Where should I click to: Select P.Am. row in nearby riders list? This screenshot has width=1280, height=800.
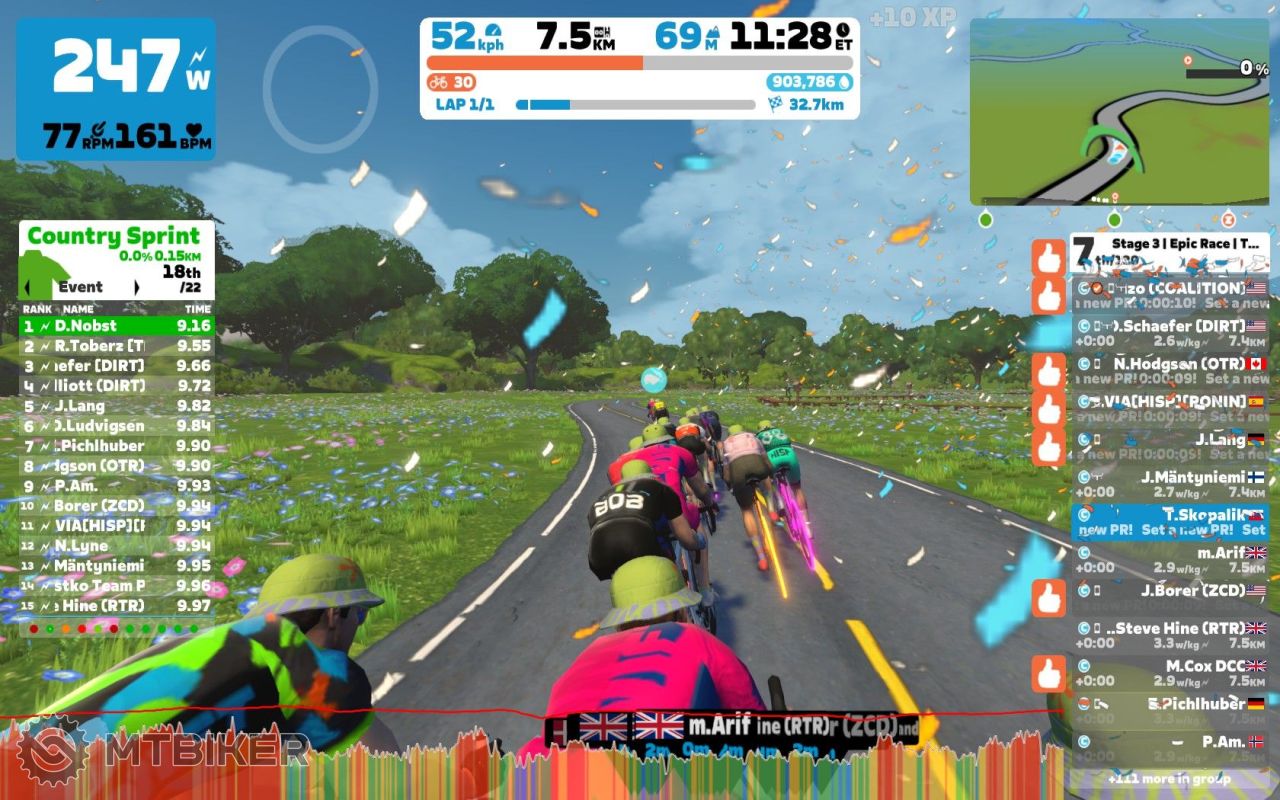click(x=1169, y=748)
